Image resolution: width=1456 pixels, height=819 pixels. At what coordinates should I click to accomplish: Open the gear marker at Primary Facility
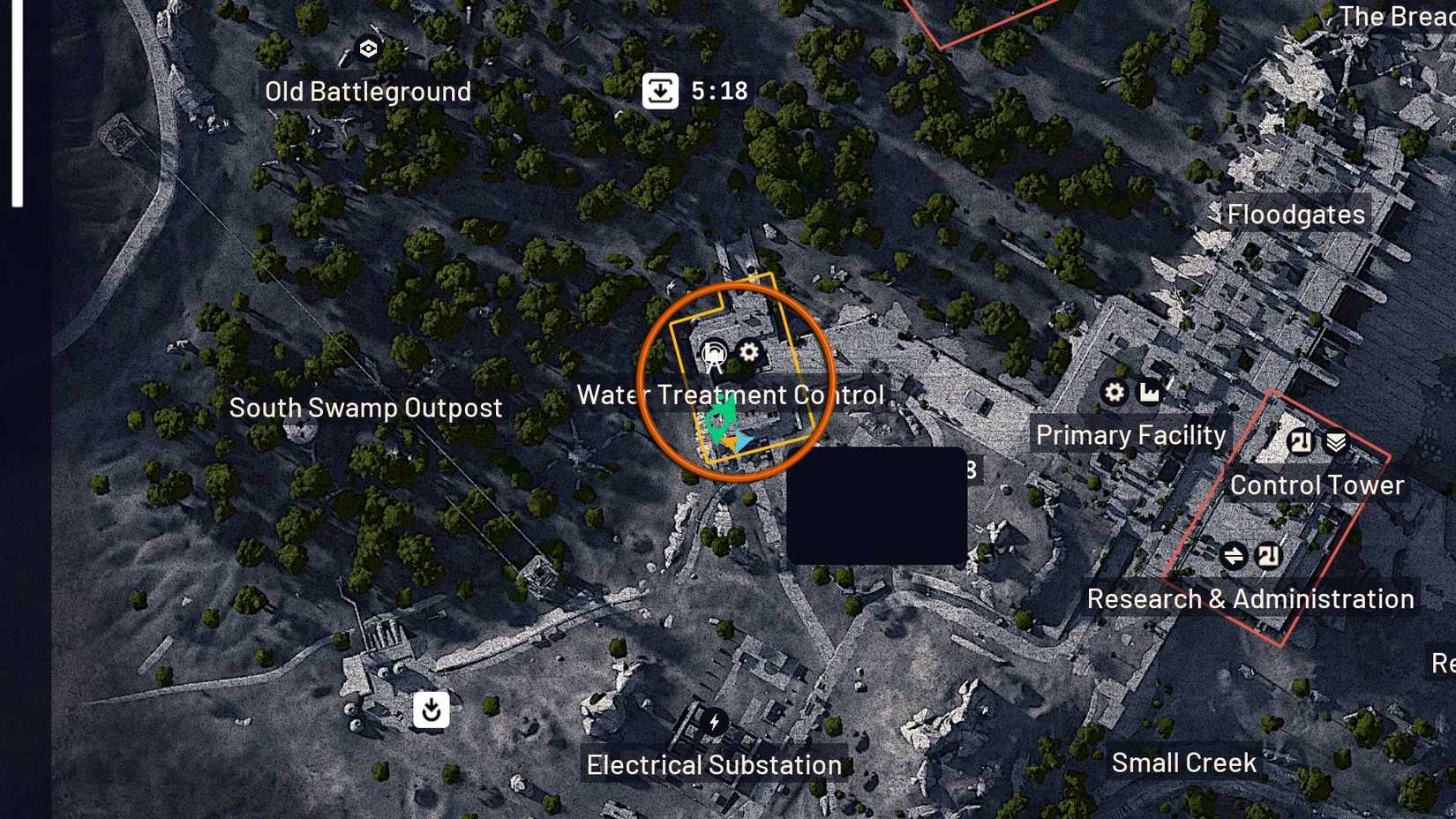pyautogui.click(x=1114, y=393)
